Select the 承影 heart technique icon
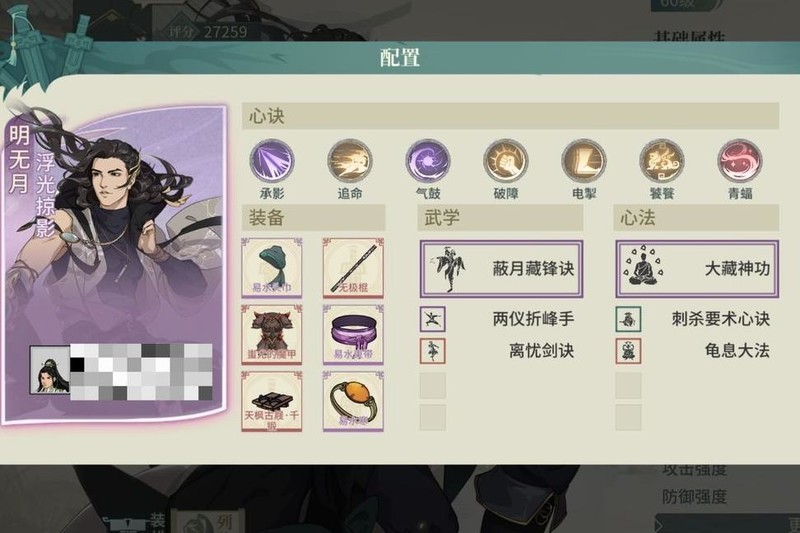Image resolution: width=800 pixels, height=533 pixels. 272,160
